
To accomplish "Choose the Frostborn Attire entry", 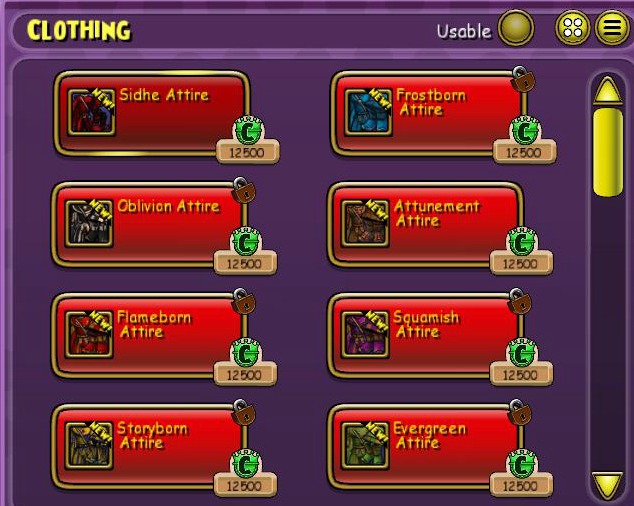I will tap(427, 112).
